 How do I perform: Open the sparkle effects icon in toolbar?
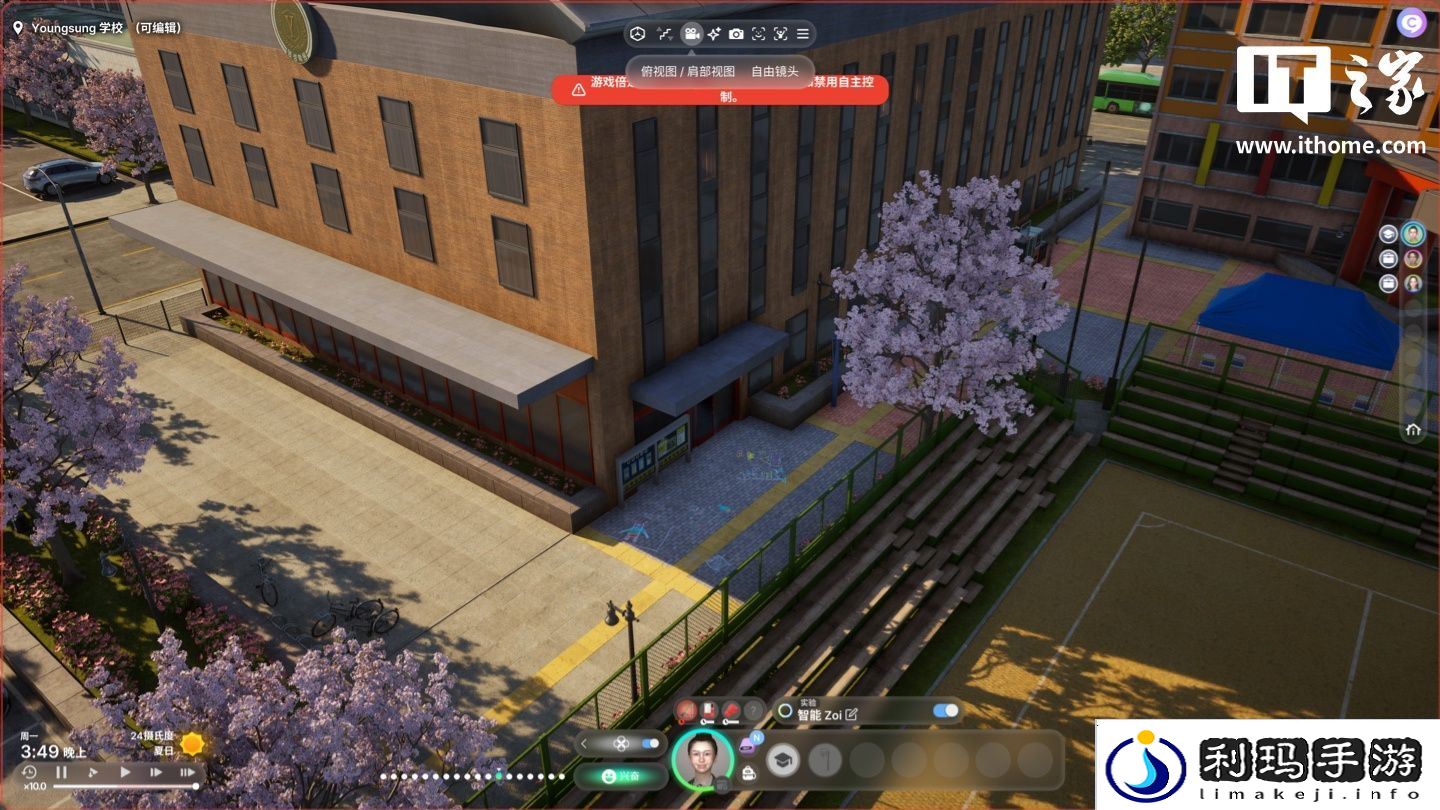pos(714,34)
